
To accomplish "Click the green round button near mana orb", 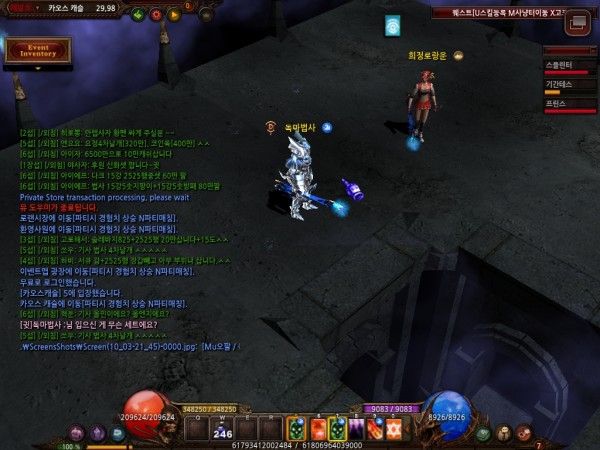I will (x=483, y=433).
